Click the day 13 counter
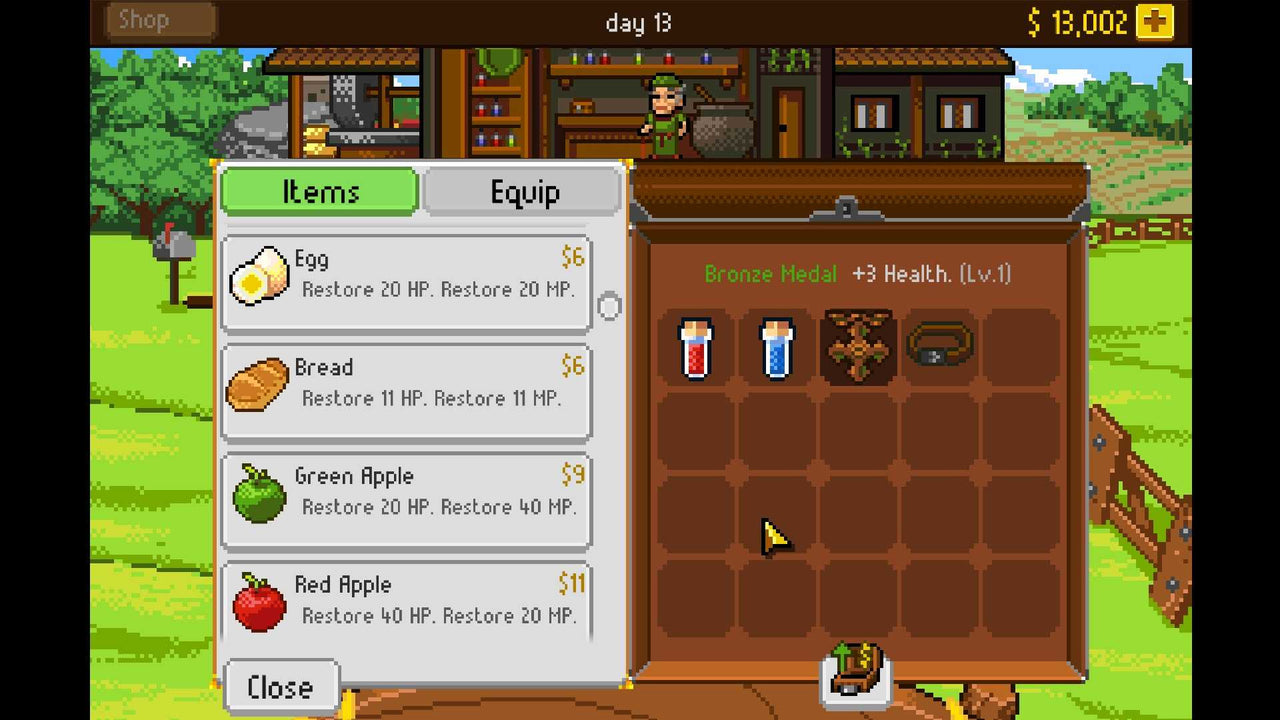Image resolution: width=1280 pixels, height=720 pixels. pos(640,22)
